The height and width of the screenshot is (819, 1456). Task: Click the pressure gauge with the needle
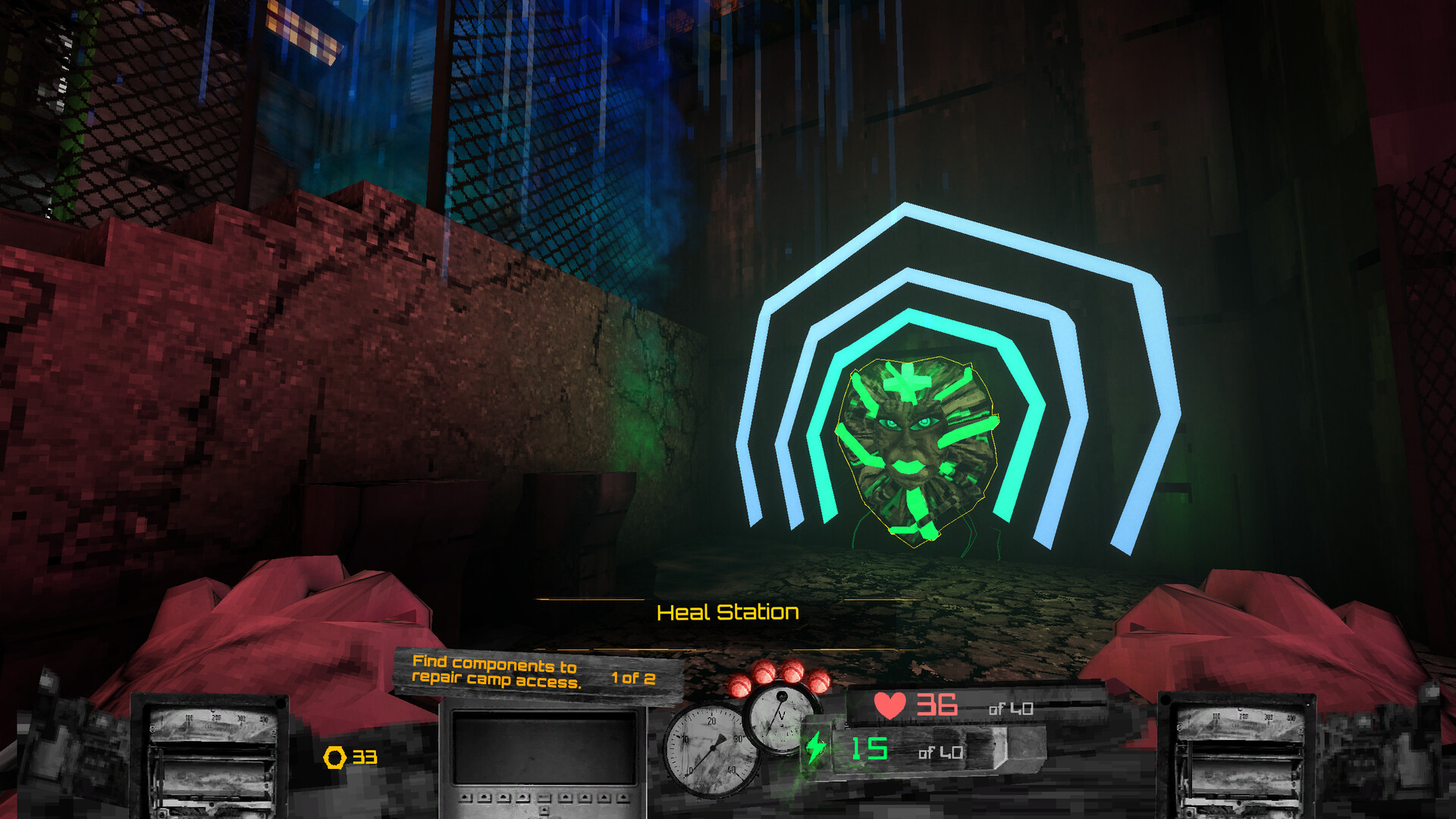(711, 749)
